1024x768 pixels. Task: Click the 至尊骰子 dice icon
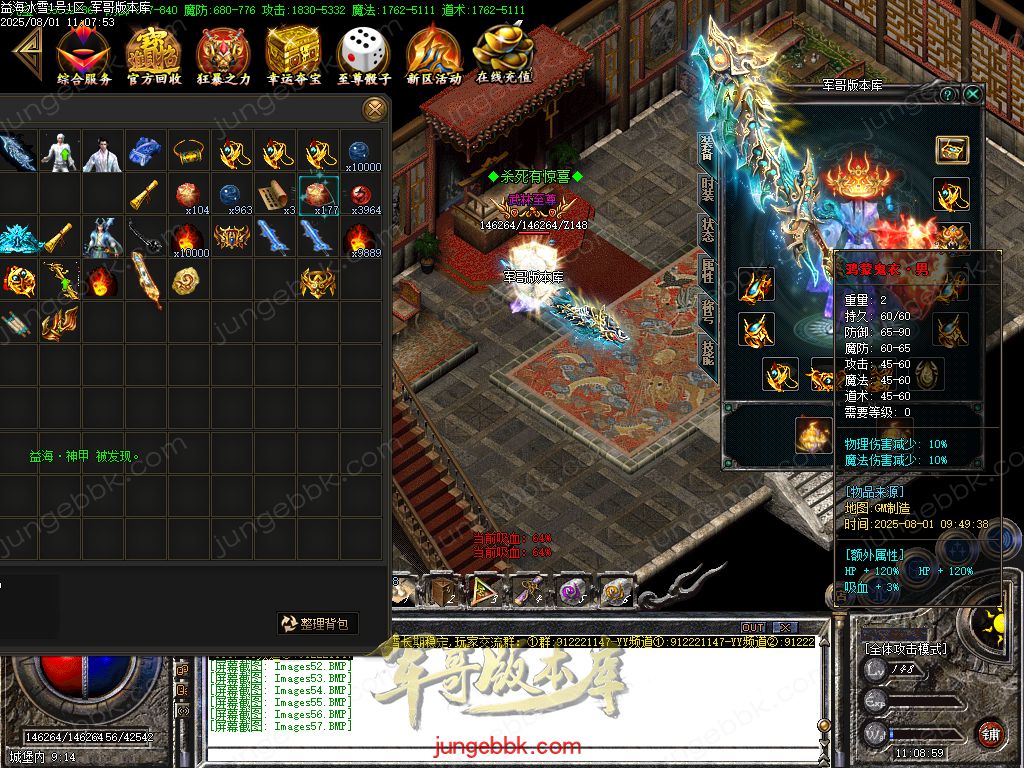[x=364, y=54]
